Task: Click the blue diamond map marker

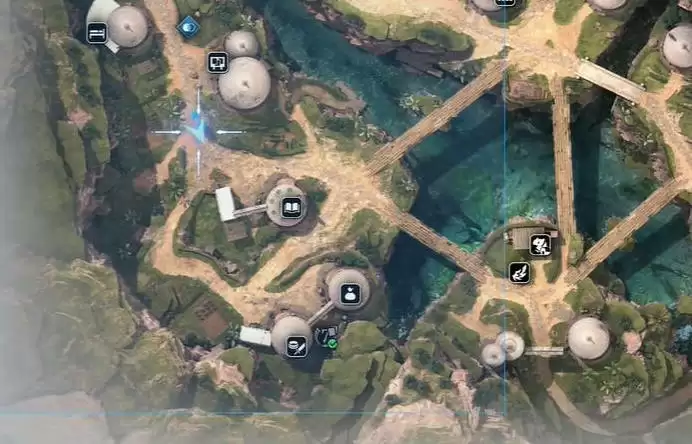Action: coord(187,27)
